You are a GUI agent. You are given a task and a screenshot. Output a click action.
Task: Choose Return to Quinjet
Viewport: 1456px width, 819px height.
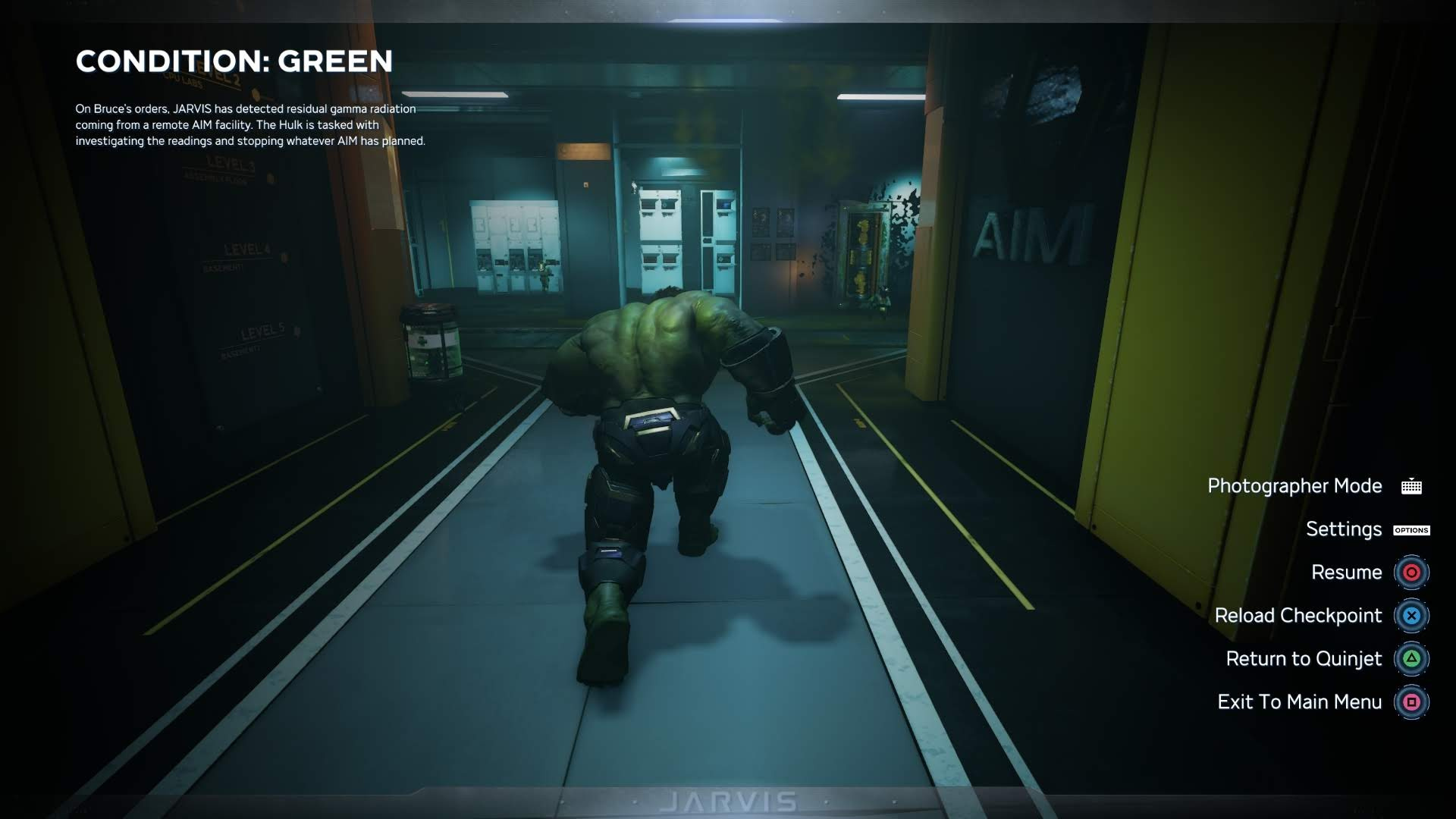tap(1304, 659)
